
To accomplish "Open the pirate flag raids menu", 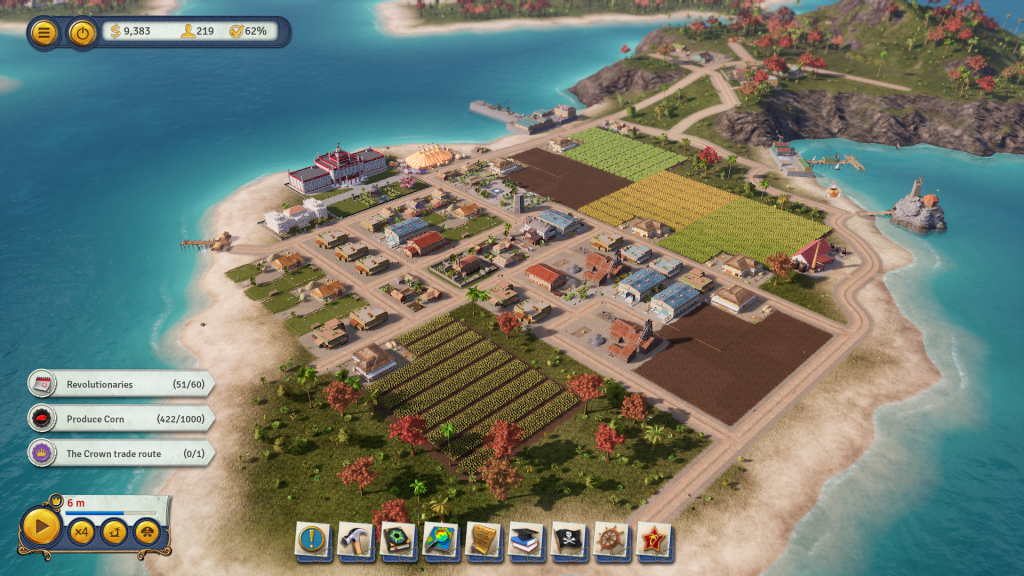I will click(x=569, y=540).
